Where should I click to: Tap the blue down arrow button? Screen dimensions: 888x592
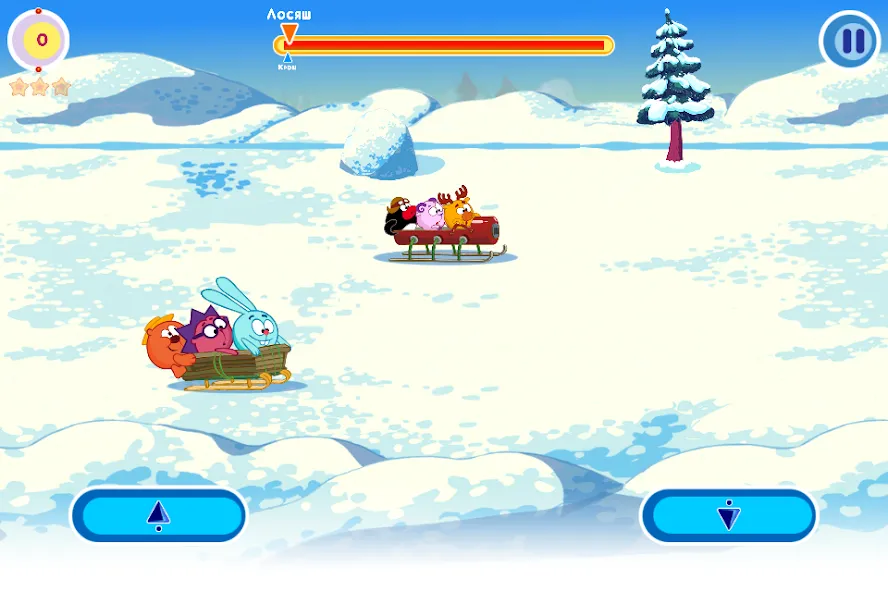coord(728,515)
